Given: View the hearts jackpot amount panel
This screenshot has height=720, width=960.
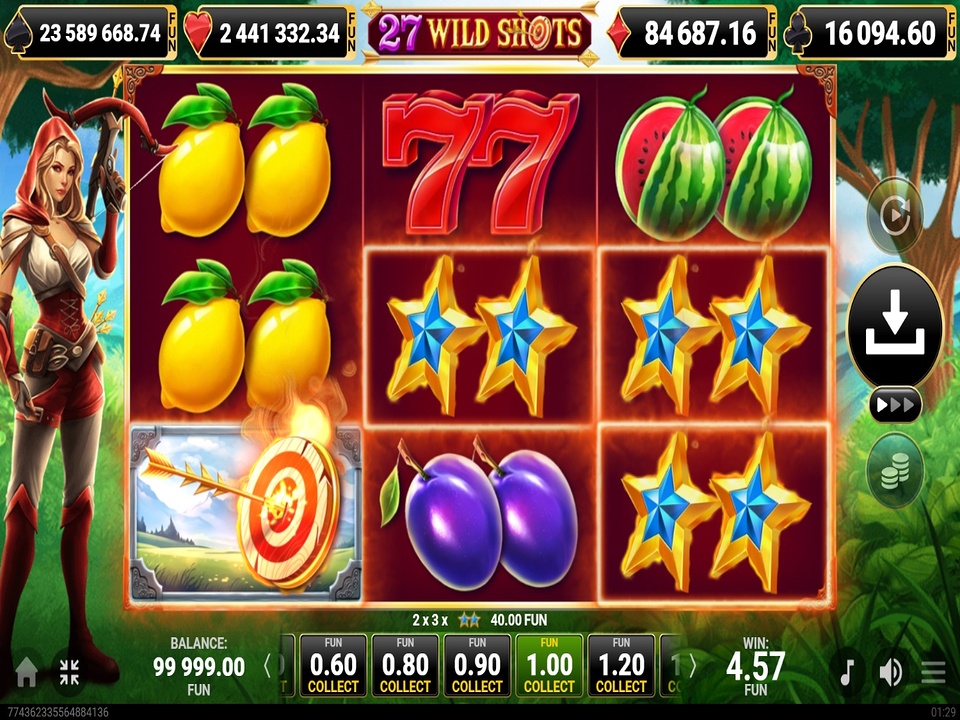Looking at the screenshot, I should click(x=270, y=34).
